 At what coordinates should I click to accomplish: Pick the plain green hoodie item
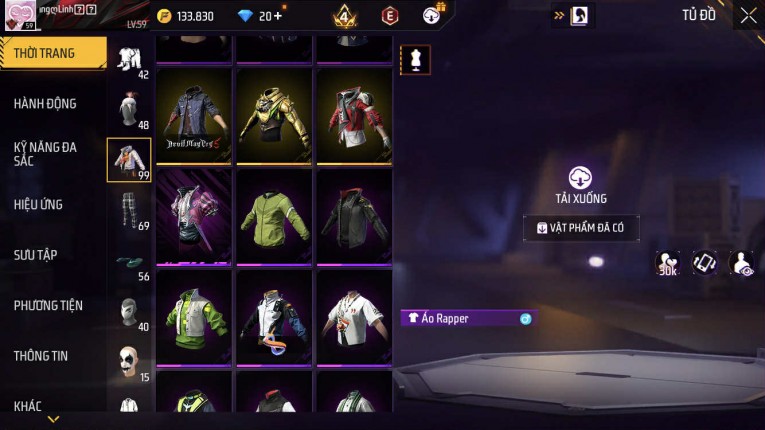tap(275, 215)
